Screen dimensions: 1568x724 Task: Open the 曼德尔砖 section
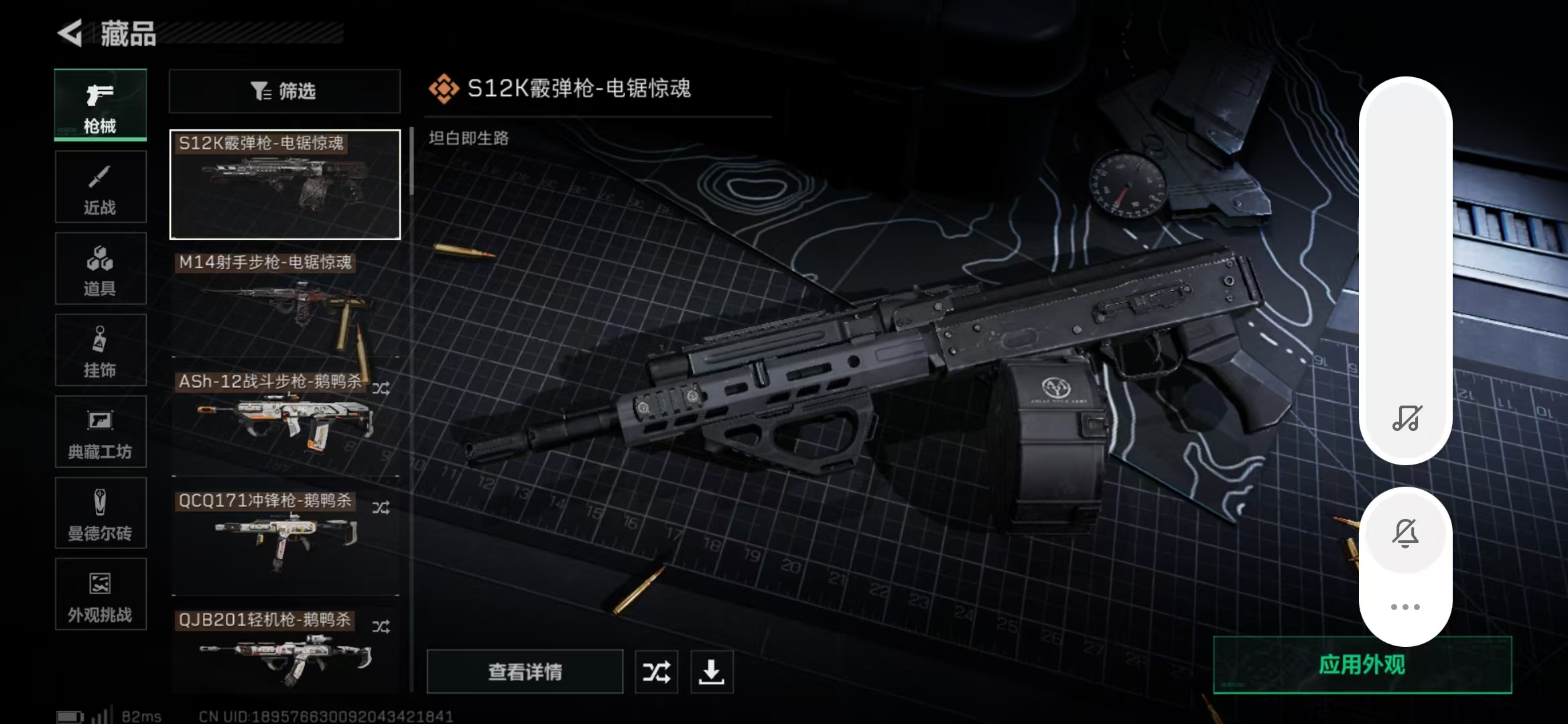pos(99,513)
